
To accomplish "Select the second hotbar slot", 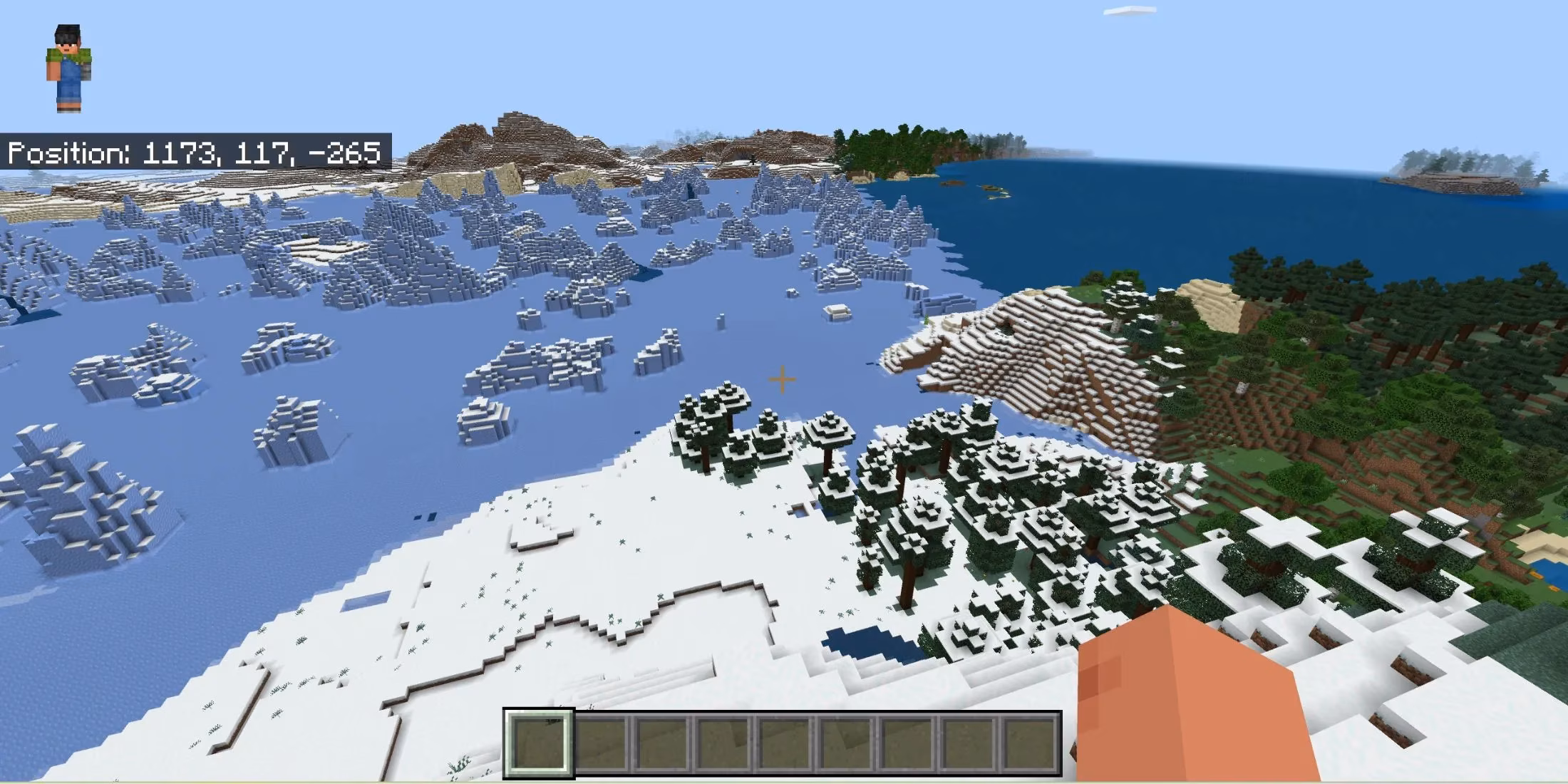I will pyautogui.click(x=600, y=741).
